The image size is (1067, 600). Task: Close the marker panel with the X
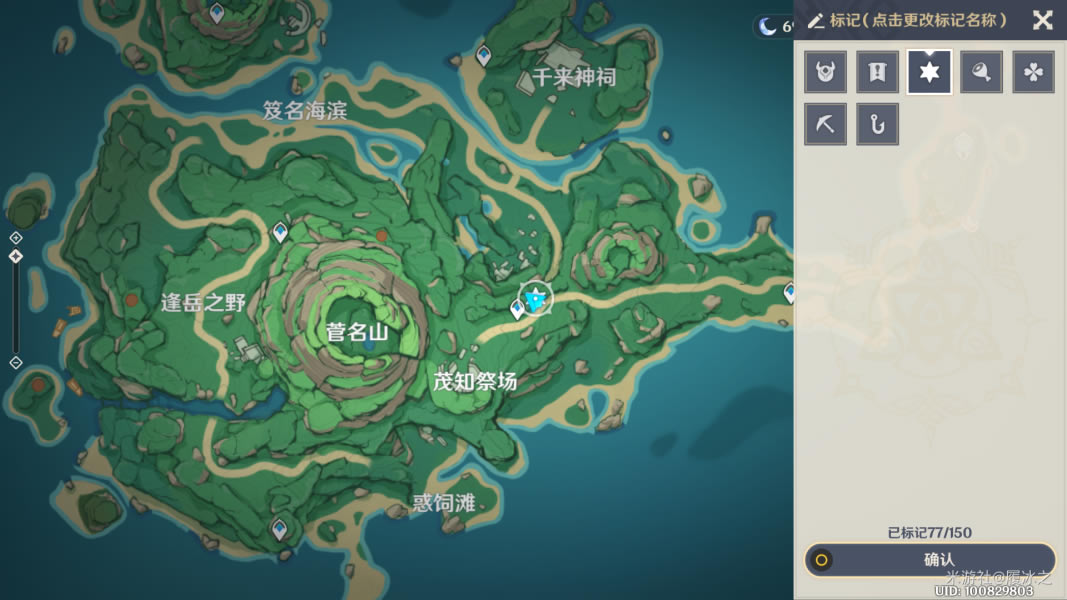[1042, 20]
